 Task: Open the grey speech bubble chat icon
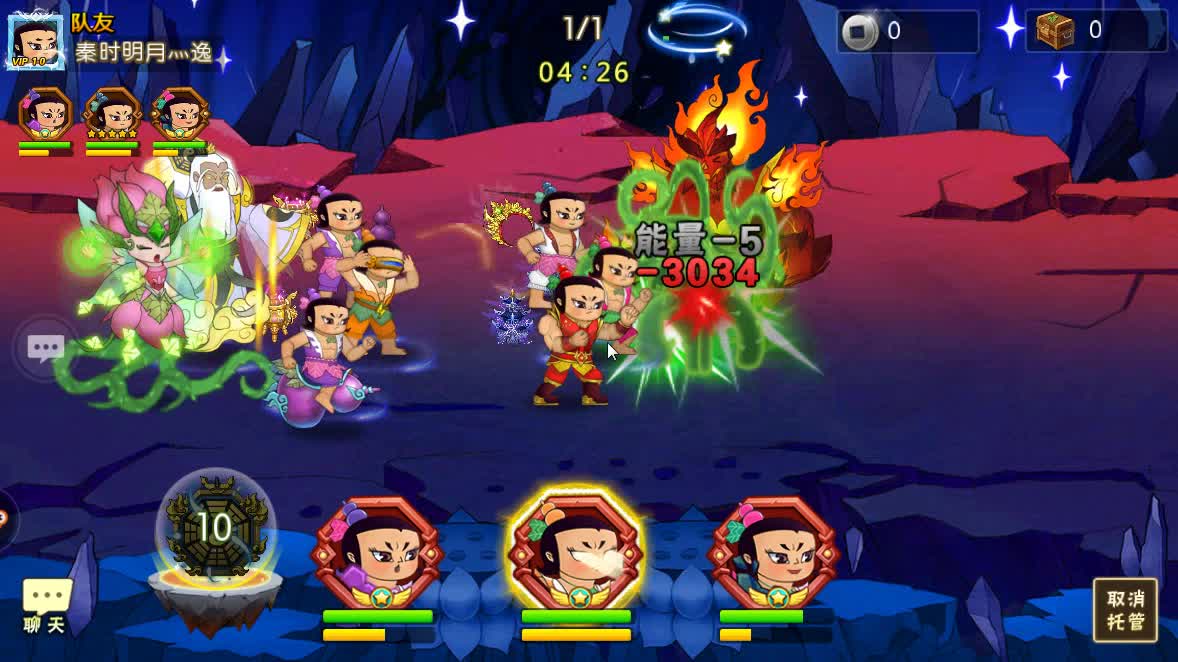point(46,348)
